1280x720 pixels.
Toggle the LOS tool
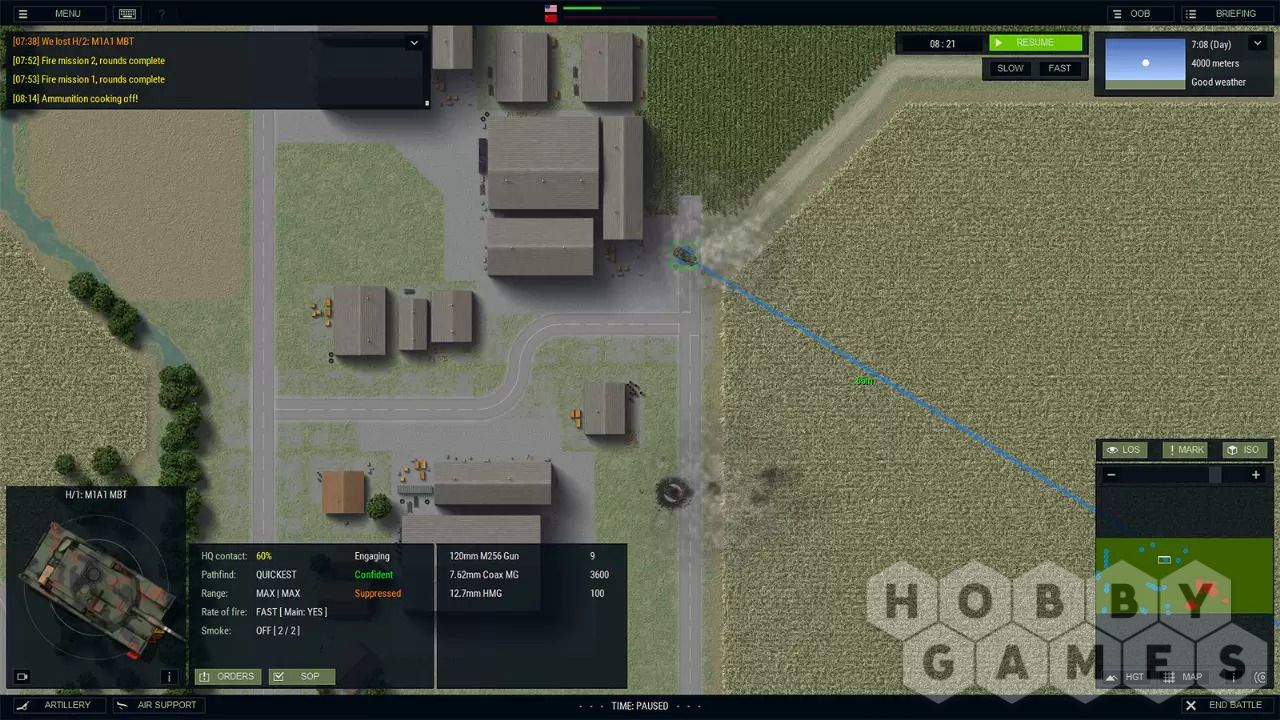[x=1123, y=450]
